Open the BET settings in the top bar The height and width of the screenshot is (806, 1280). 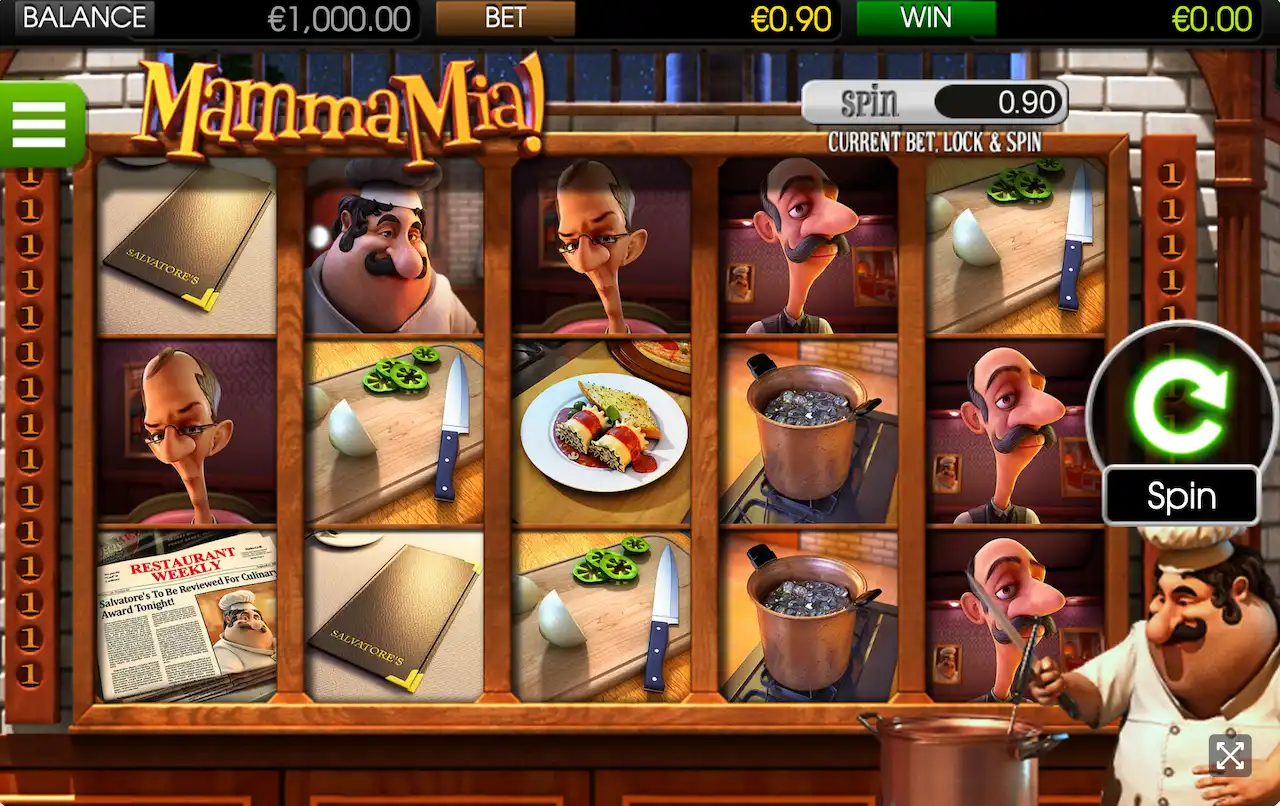pos(506,18)
